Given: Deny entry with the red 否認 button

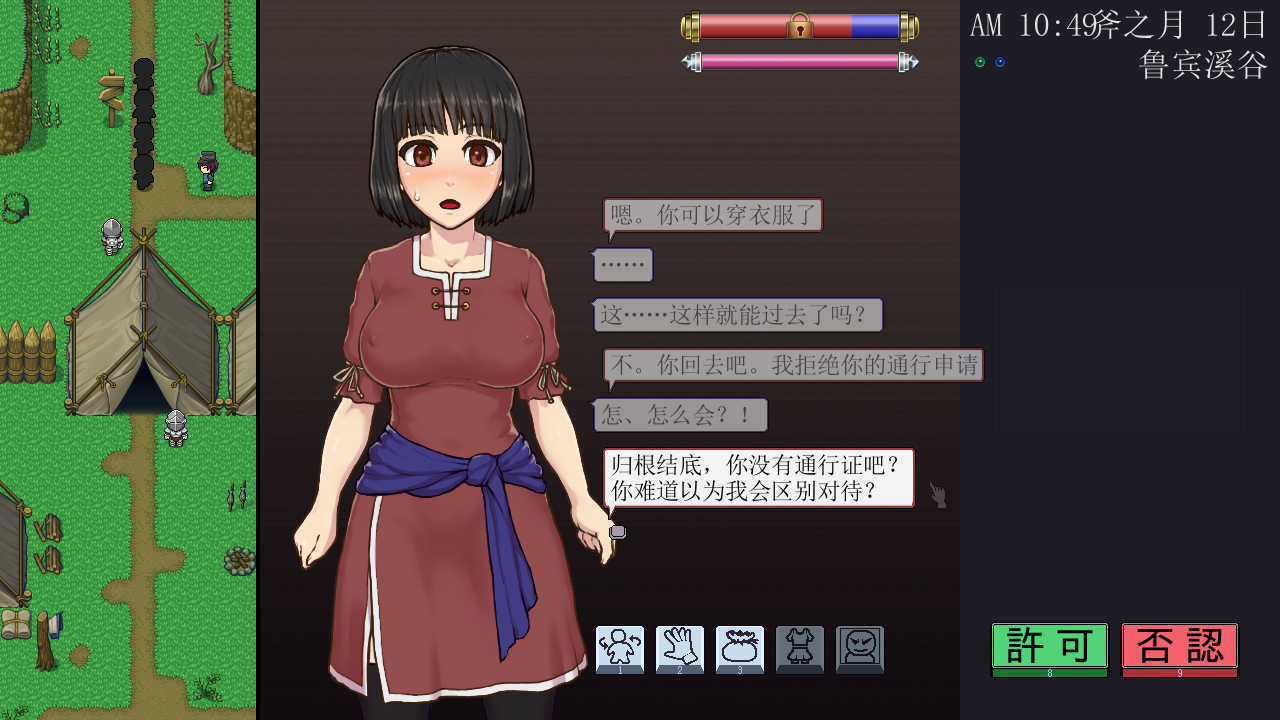Looking at the screenshot, I should click(1179, 647).
